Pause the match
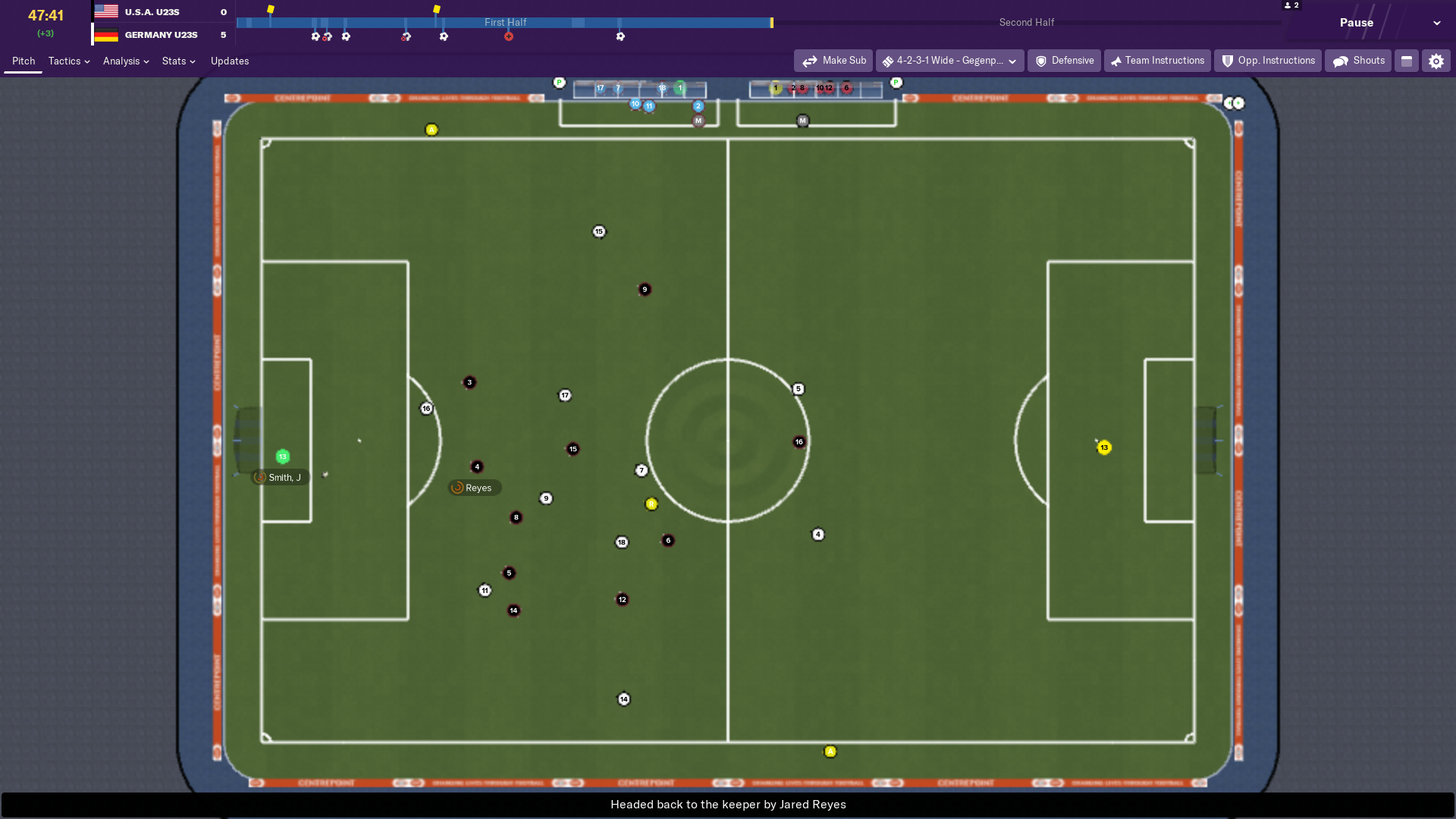This screenshot has width=1456, height=819. (x=1356, y=23)
